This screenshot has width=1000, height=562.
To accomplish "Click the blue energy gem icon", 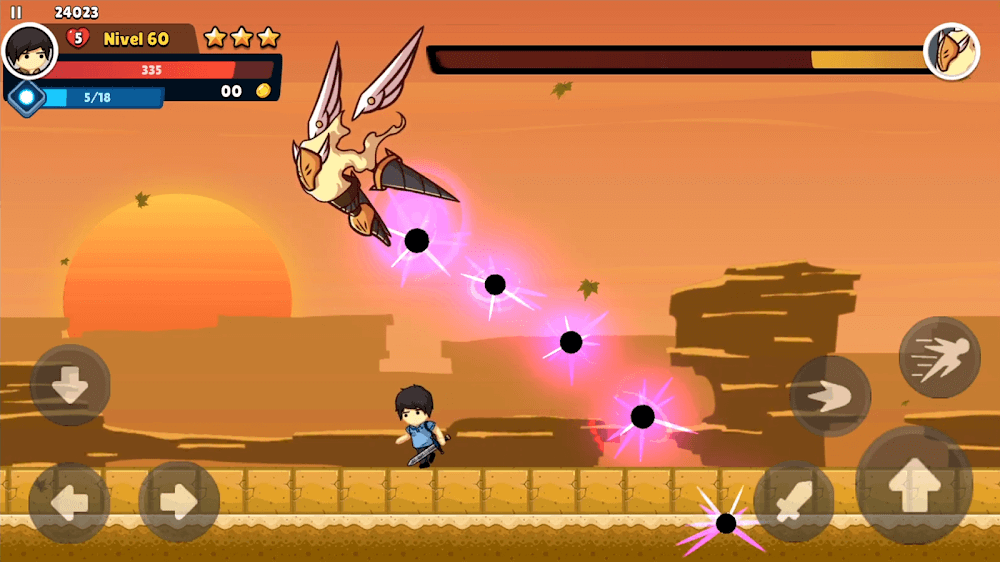I will [x=26, y=98].
